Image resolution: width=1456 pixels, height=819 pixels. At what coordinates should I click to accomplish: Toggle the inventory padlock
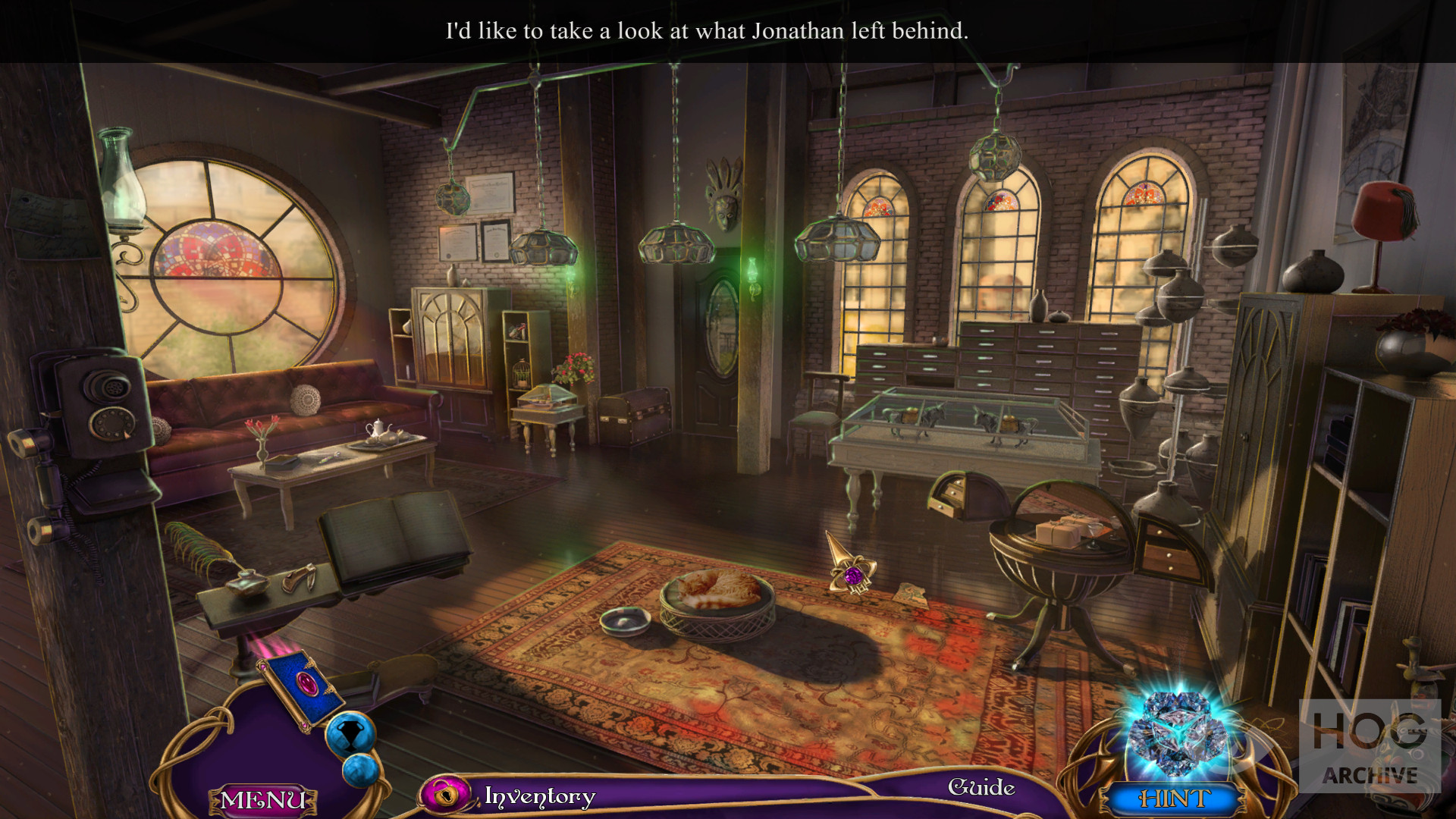click(x=446, y=795)
